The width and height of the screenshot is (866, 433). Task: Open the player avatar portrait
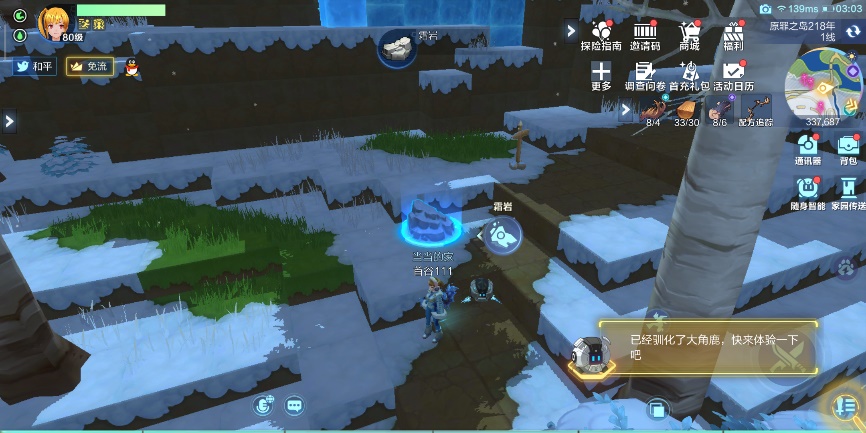pyautogui.click(x=54, y=20)
